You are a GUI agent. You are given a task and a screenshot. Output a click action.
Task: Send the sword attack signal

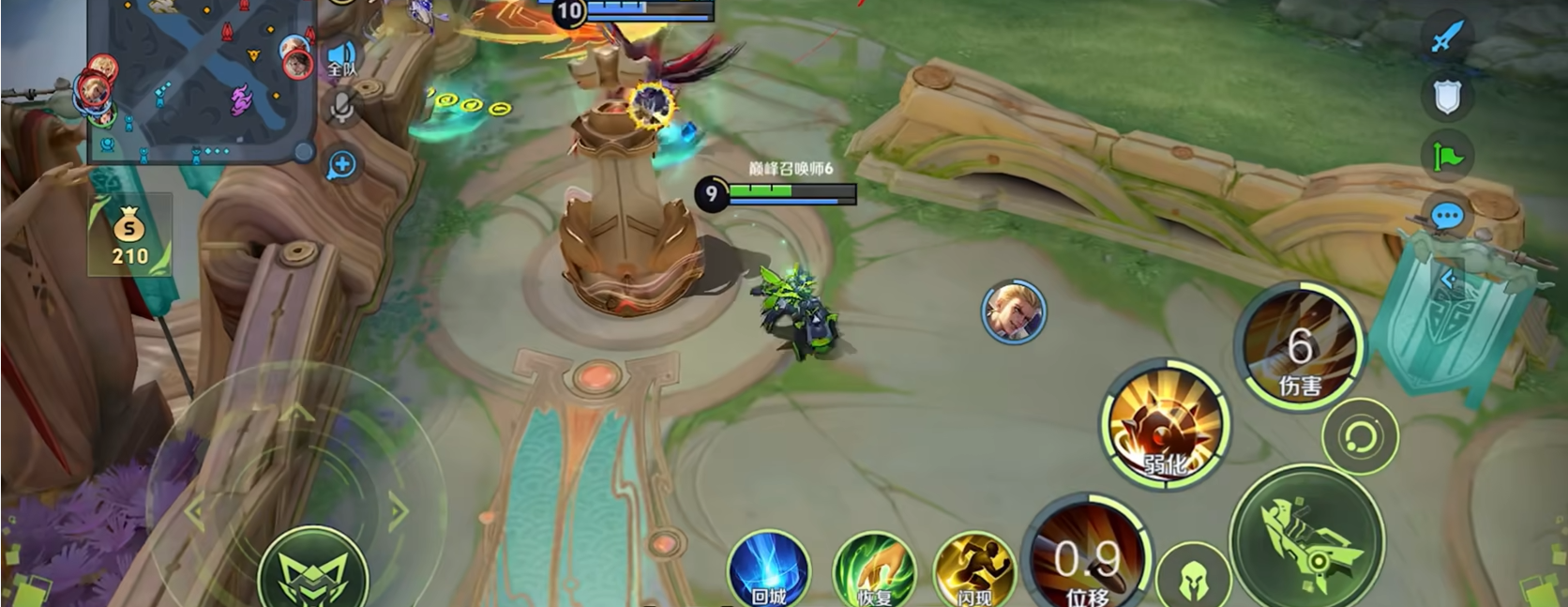pyautogui.click(x=1447, y=38)
